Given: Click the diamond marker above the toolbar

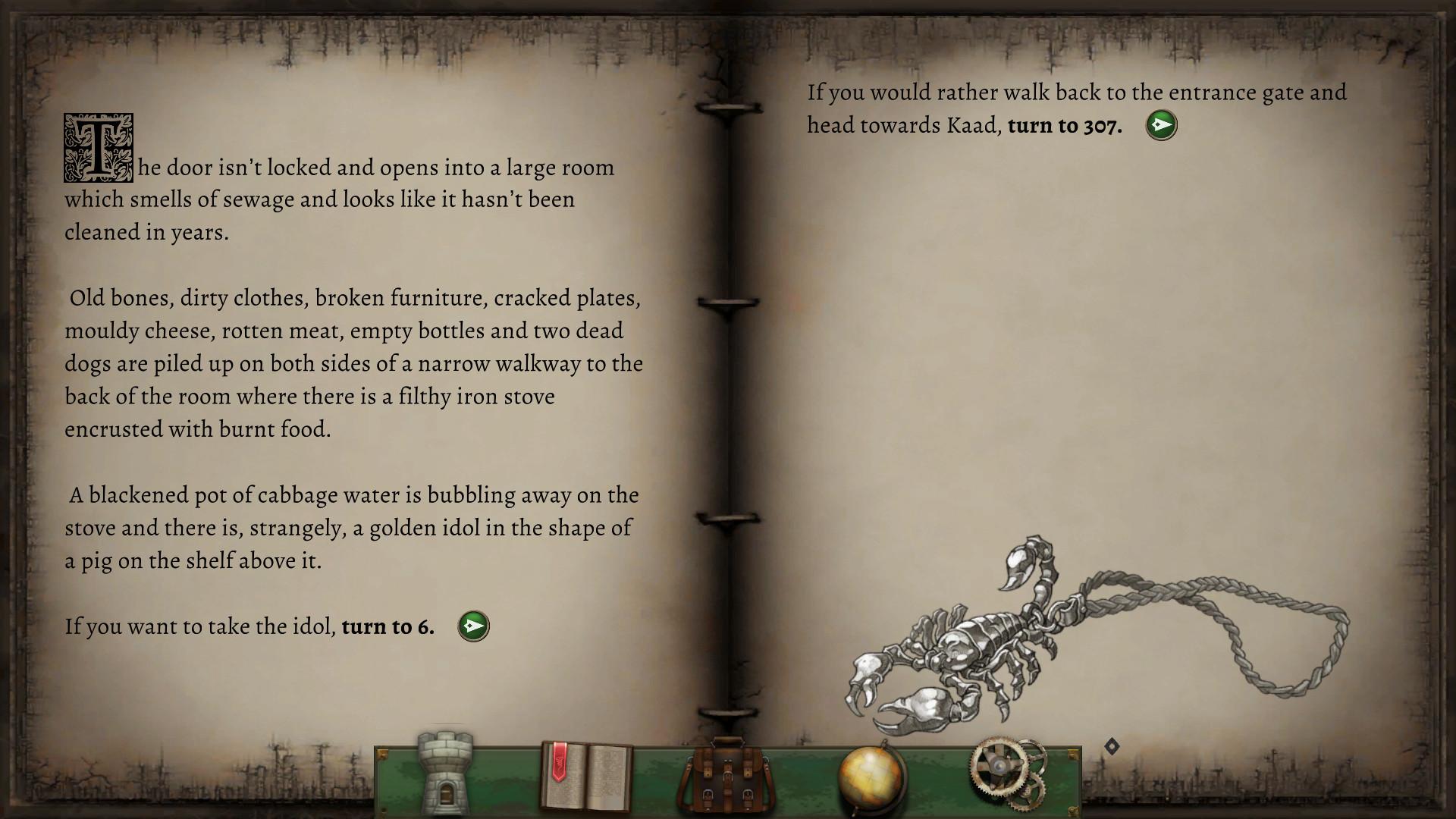Looking at the screenshot, I should (1110, 746).
